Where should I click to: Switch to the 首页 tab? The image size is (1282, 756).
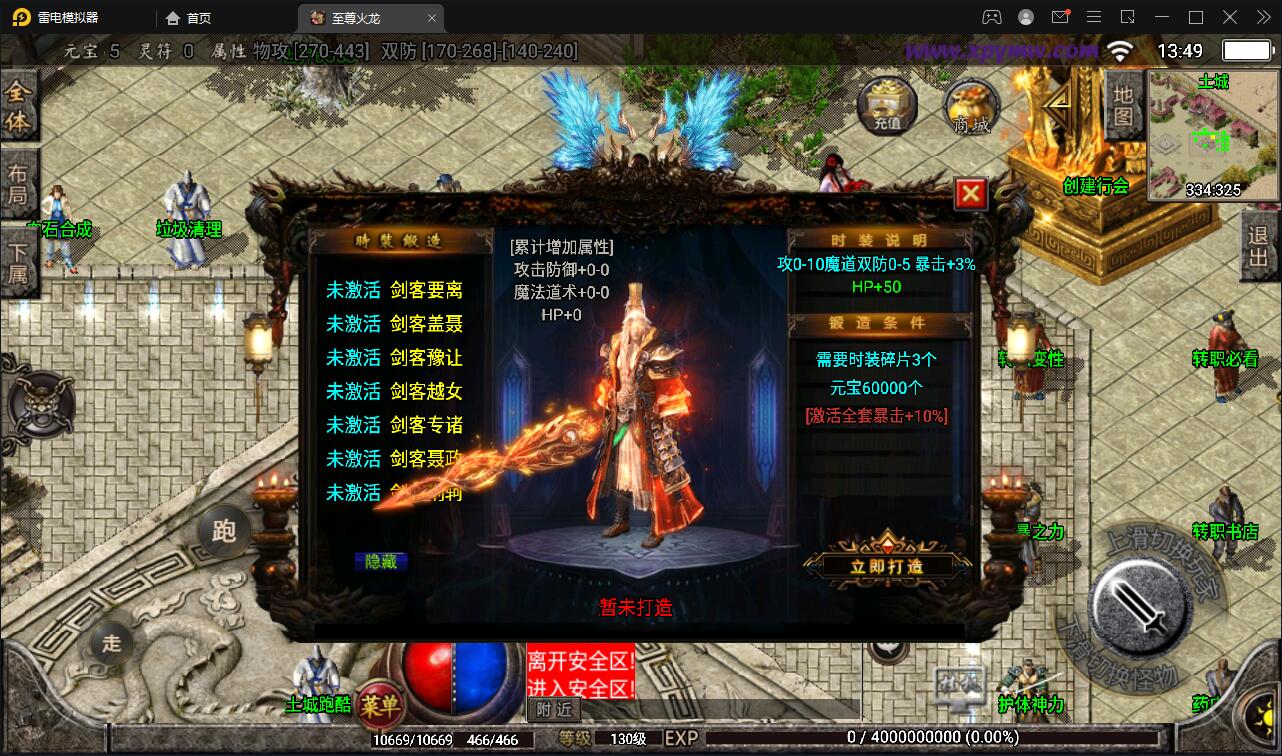coord(185,17)
